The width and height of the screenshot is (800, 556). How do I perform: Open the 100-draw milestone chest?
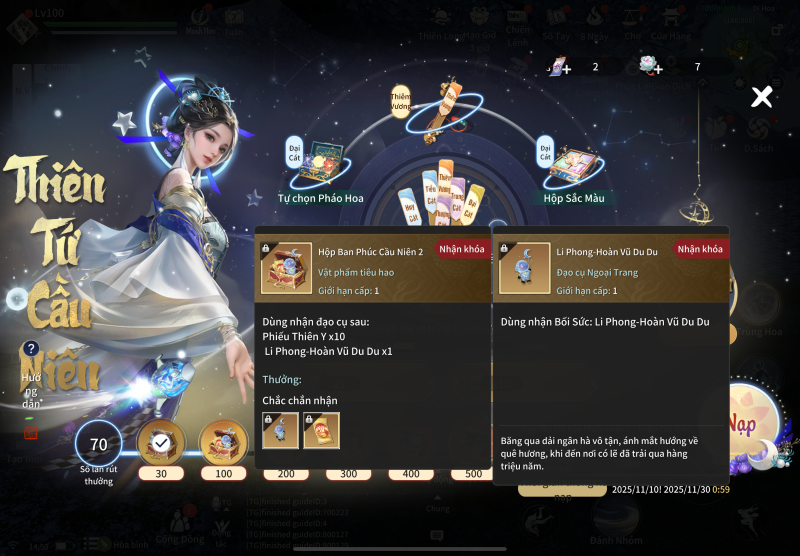(x=223, y=443)
